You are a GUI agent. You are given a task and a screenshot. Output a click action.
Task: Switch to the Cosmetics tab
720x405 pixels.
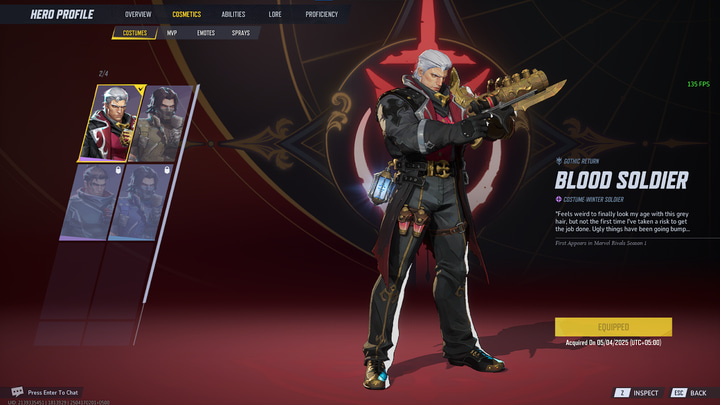(186, 15)
